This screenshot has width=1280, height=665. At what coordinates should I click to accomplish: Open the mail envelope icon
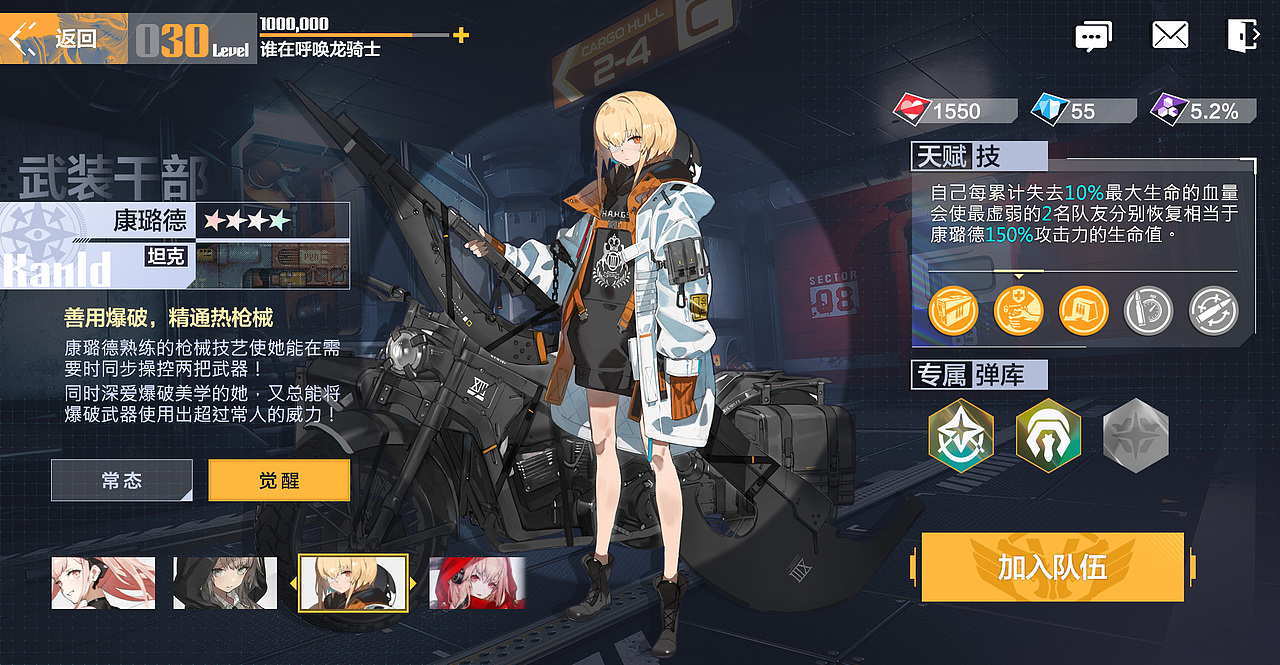(x=1170, y=36)
